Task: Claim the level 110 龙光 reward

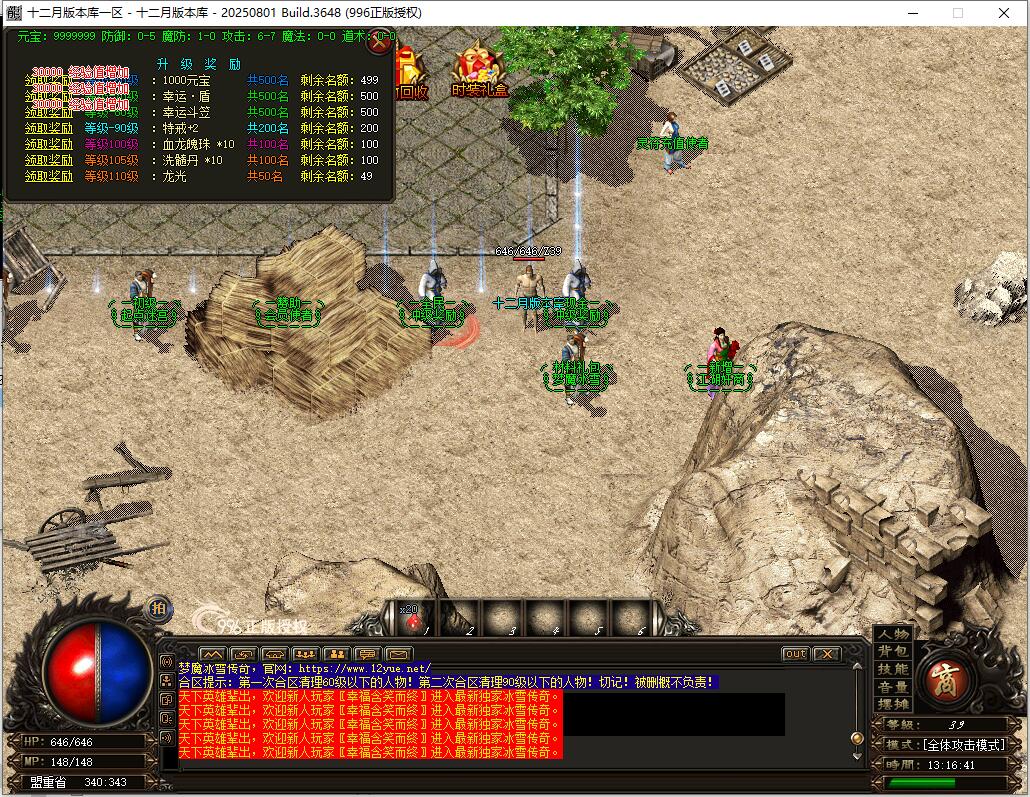Action: pos(49,176)
